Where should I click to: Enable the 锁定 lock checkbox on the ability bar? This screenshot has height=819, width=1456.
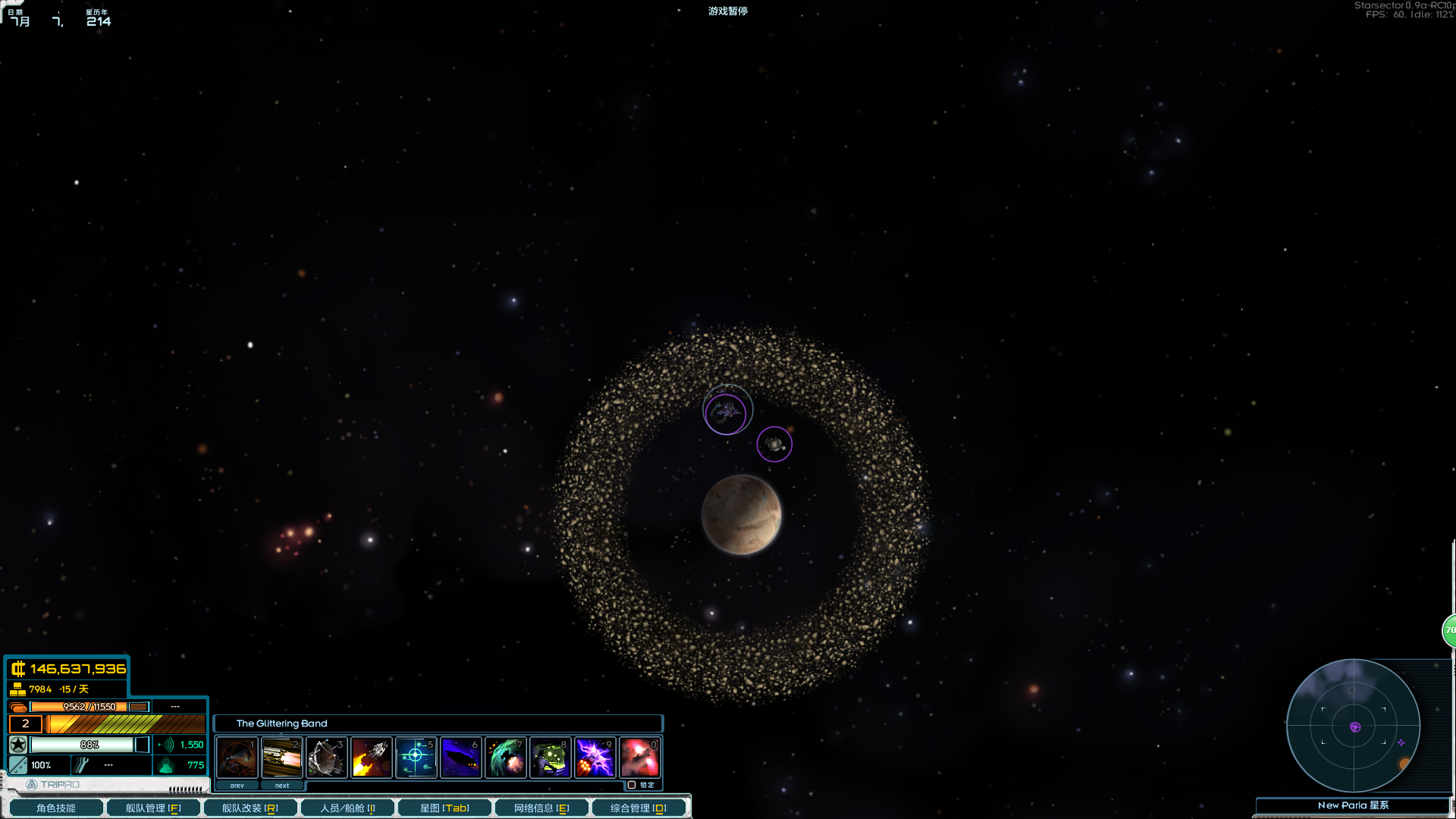pos(632,786)
